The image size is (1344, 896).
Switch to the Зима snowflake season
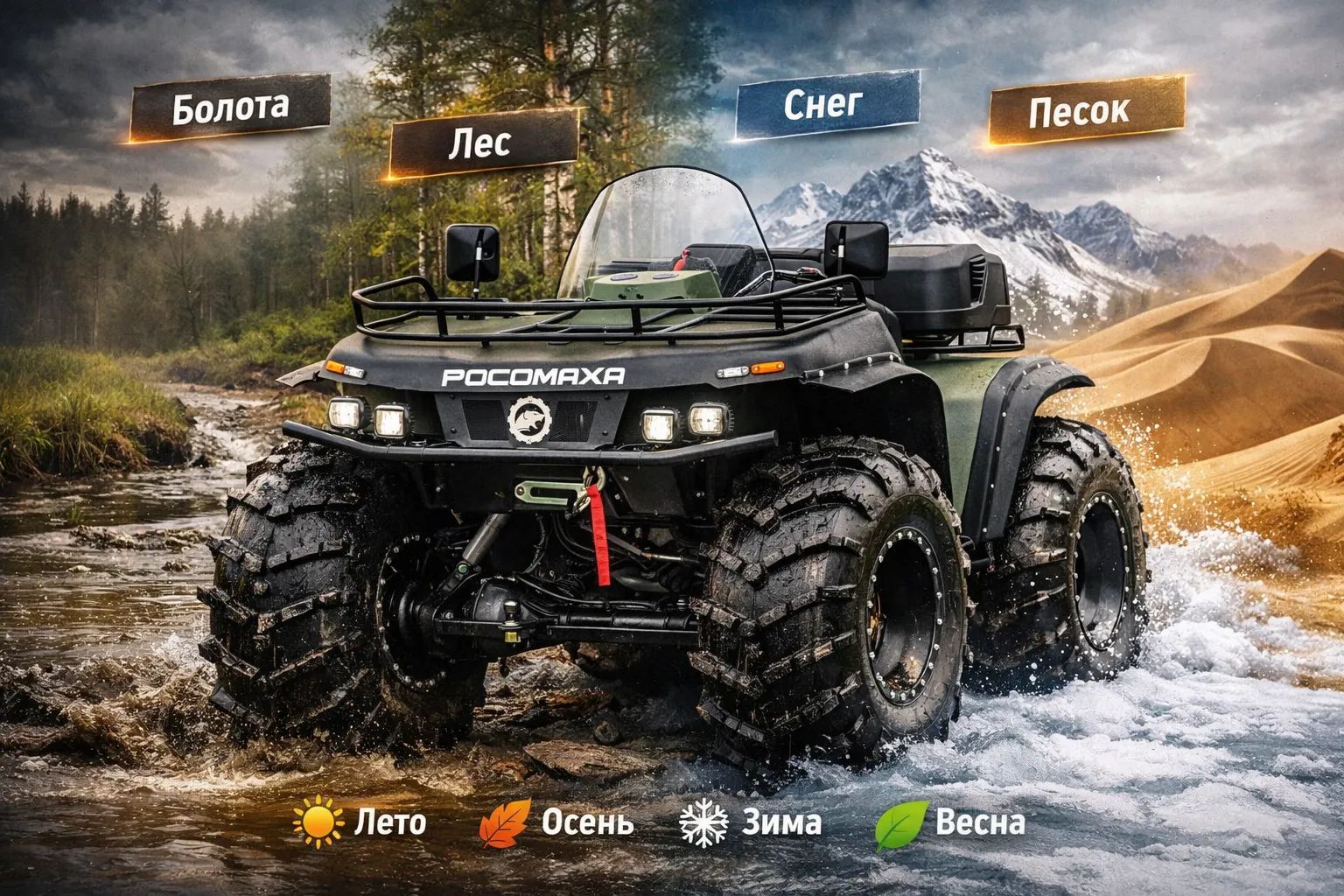(x=751, y=822)
